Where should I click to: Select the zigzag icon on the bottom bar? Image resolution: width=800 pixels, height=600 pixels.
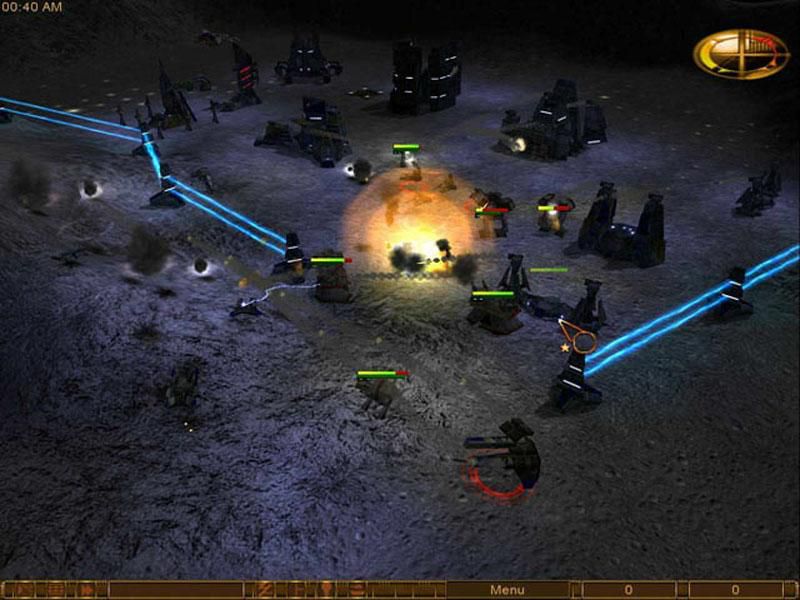[x=265, y=590]
